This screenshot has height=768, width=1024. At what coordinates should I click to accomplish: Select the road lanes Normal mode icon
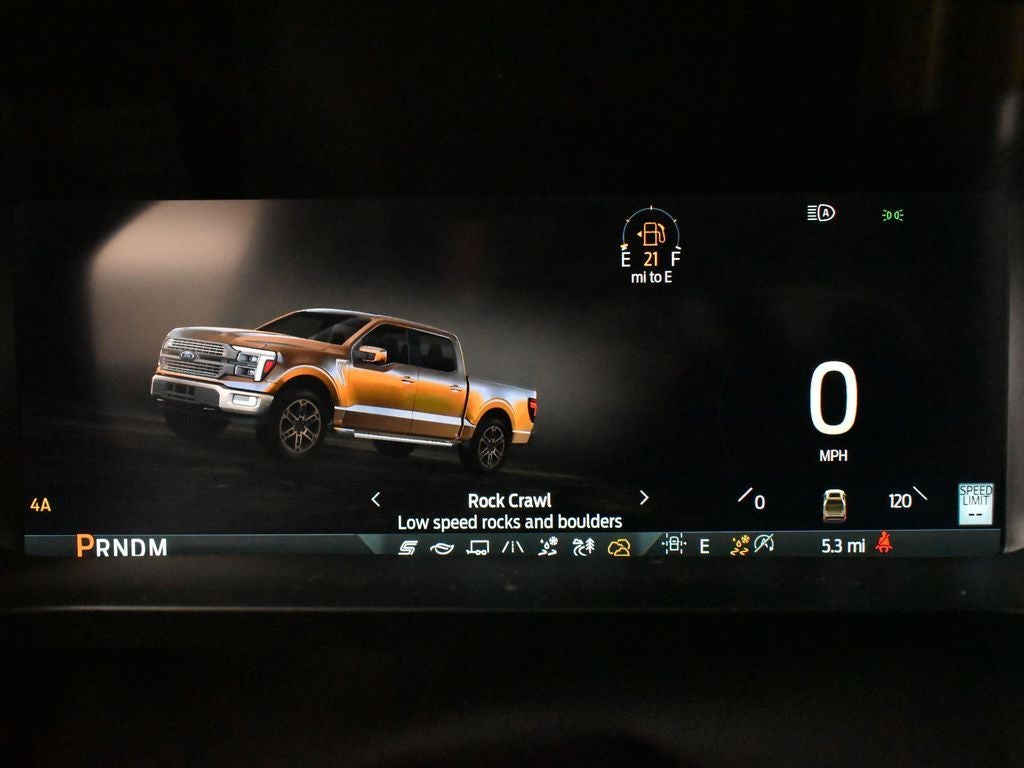coord(513,547)
